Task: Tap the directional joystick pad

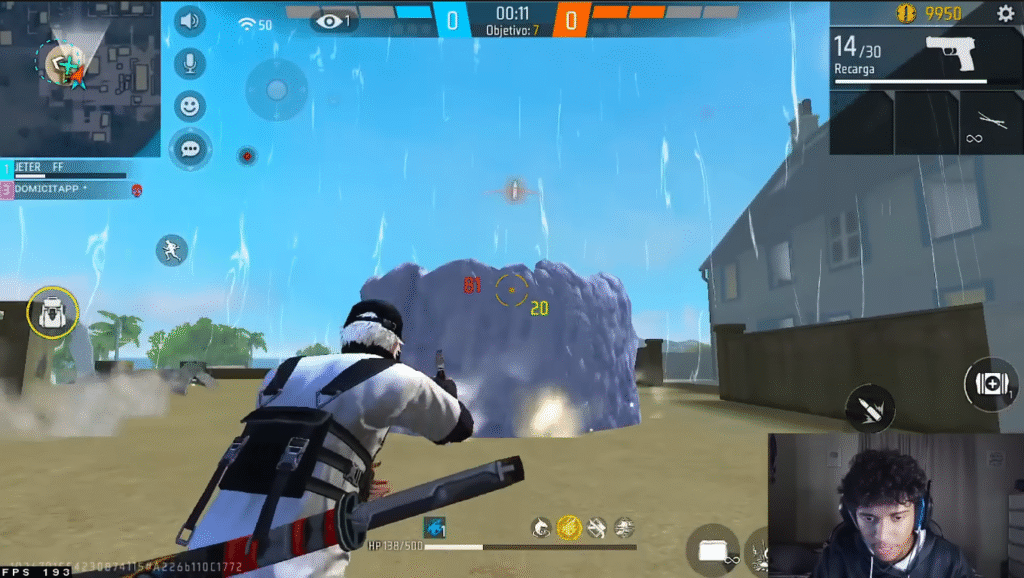Action: (277, 90)
